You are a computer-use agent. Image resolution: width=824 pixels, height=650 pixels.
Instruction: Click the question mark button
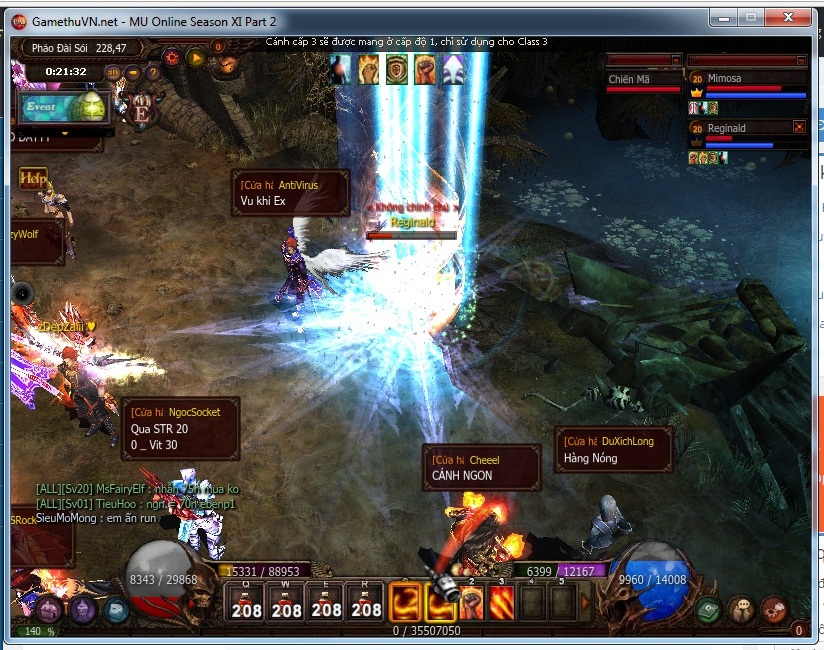[x=152, y=72]
